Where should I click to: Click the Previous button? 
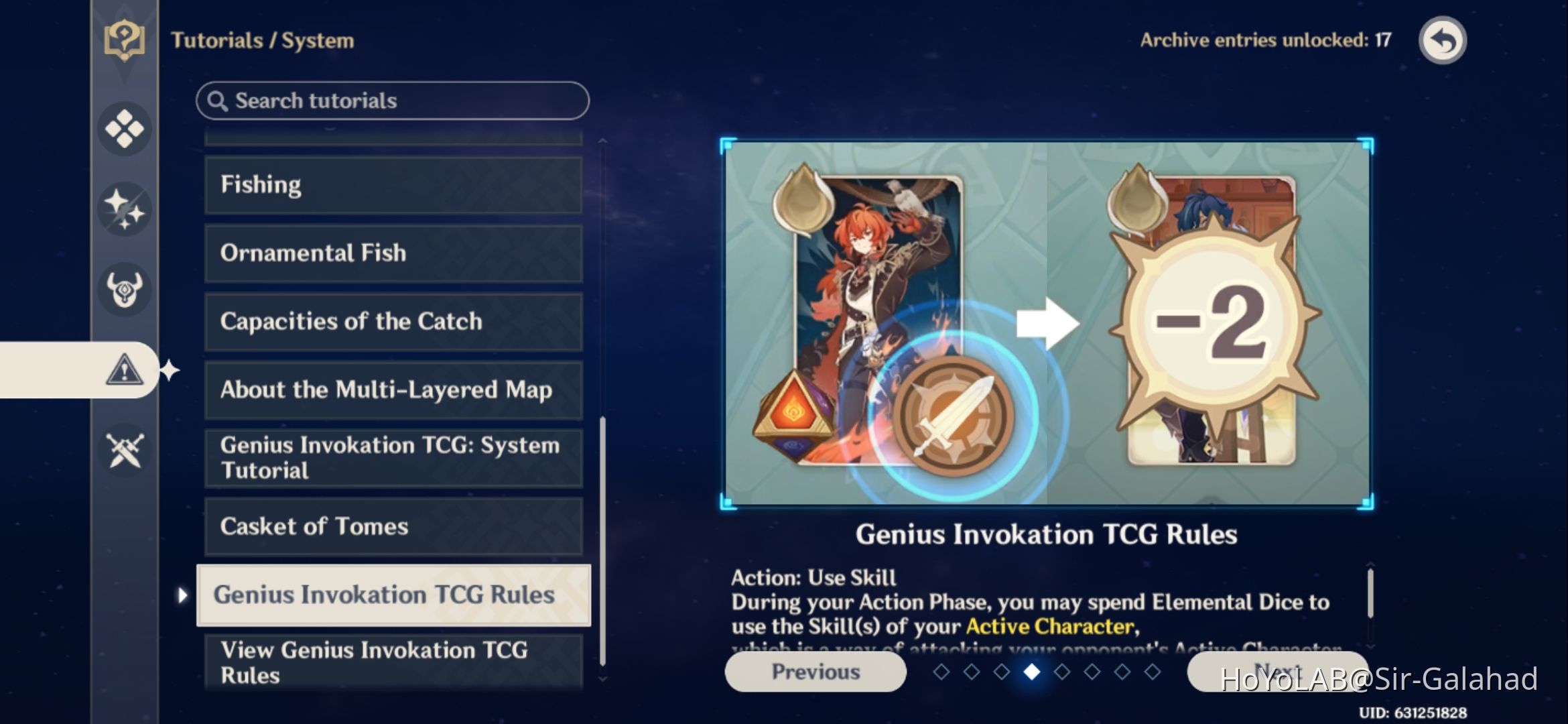[x=815, y=672]
